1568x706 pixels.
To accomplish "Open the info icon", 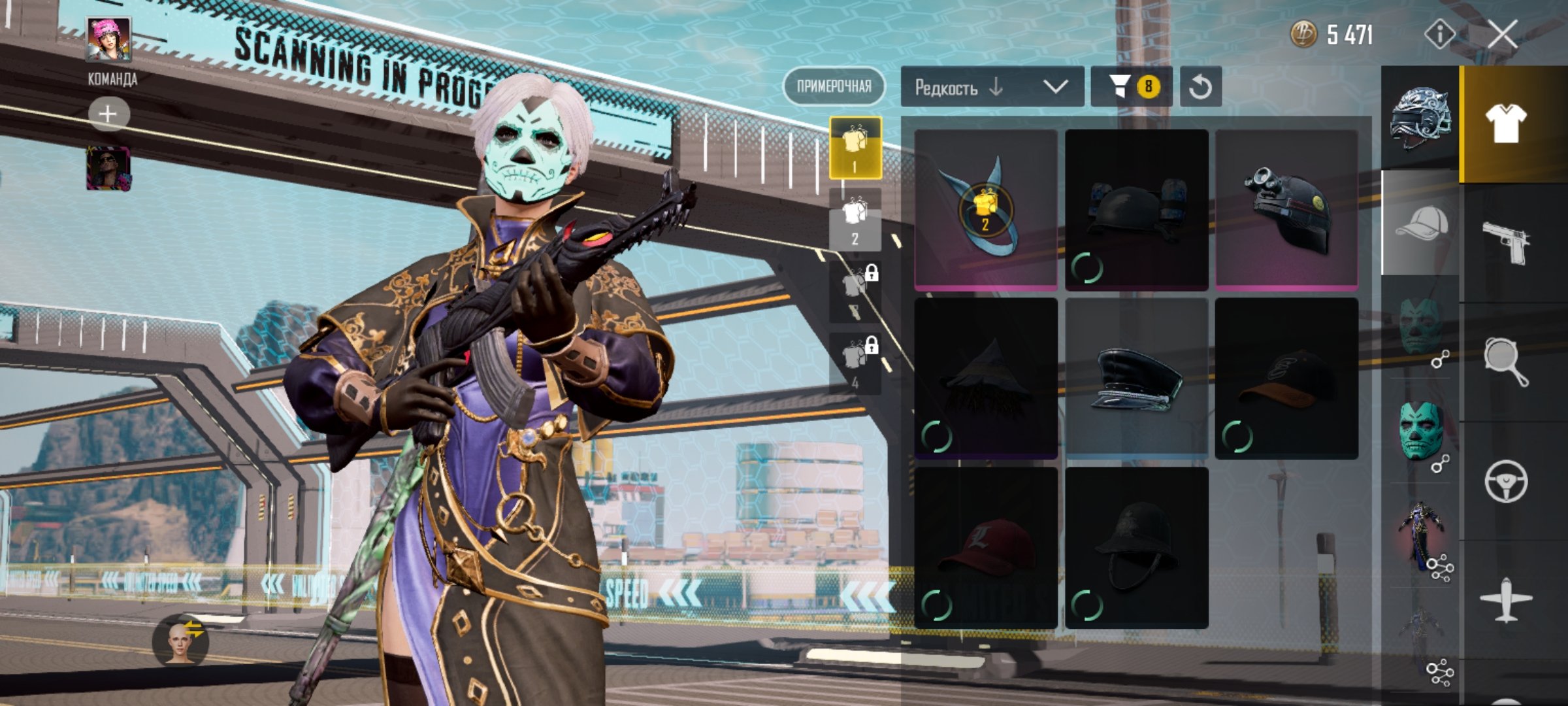I will [1439, 34].
